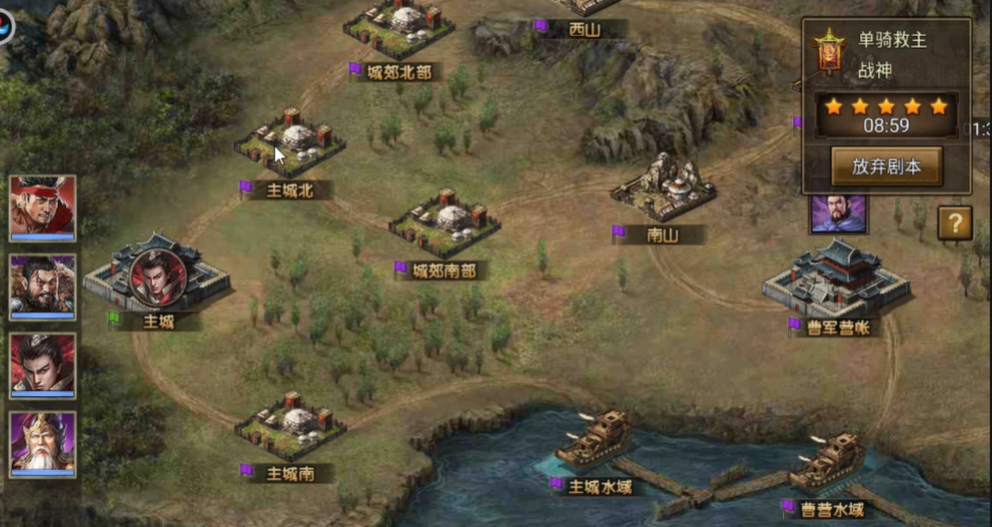This screenshot has height=527, width=992.
Task: Select the 南山 mountain camp node
Action: (x=663, y=187)
